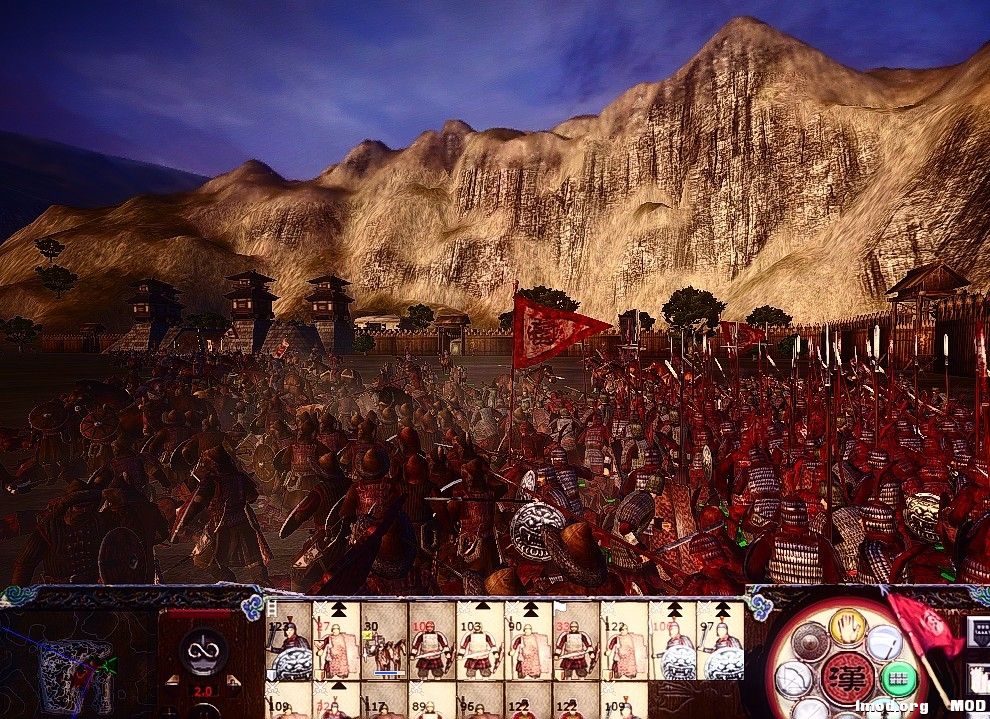Click the round game speed button
This screenshot has width=990, height=719.
[203, 651]
